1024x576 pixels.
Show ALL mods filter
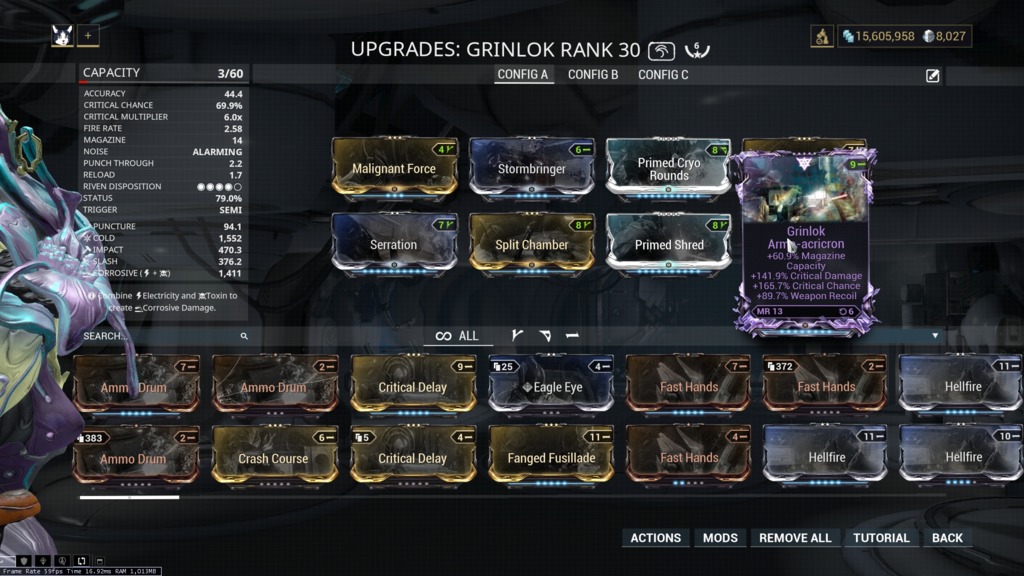click(458, 336)
